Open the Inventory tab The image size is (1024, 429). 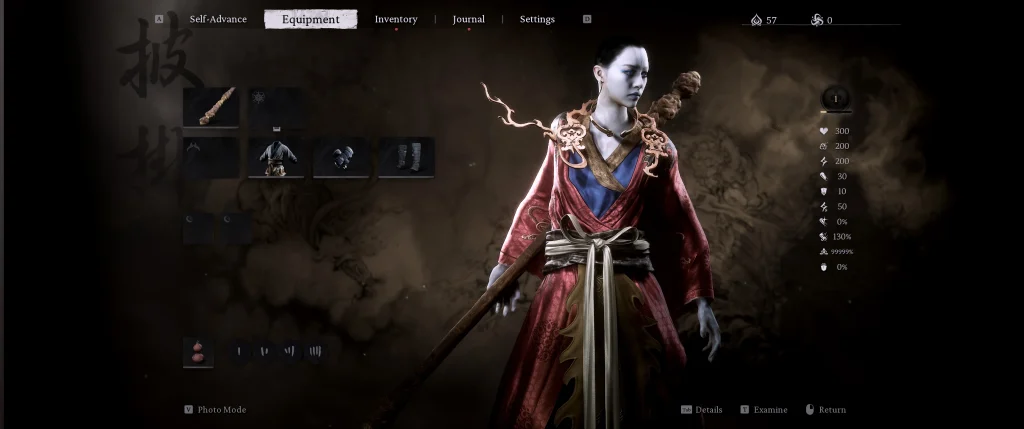tap(396, 19)
